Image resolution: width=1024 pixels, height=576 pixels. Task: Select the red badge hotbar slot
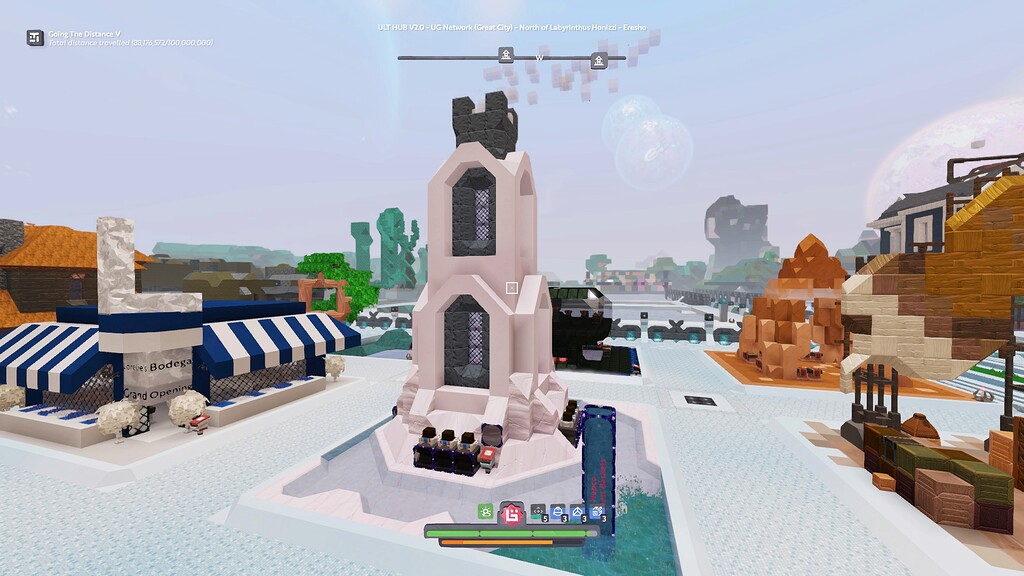point(512,514)
